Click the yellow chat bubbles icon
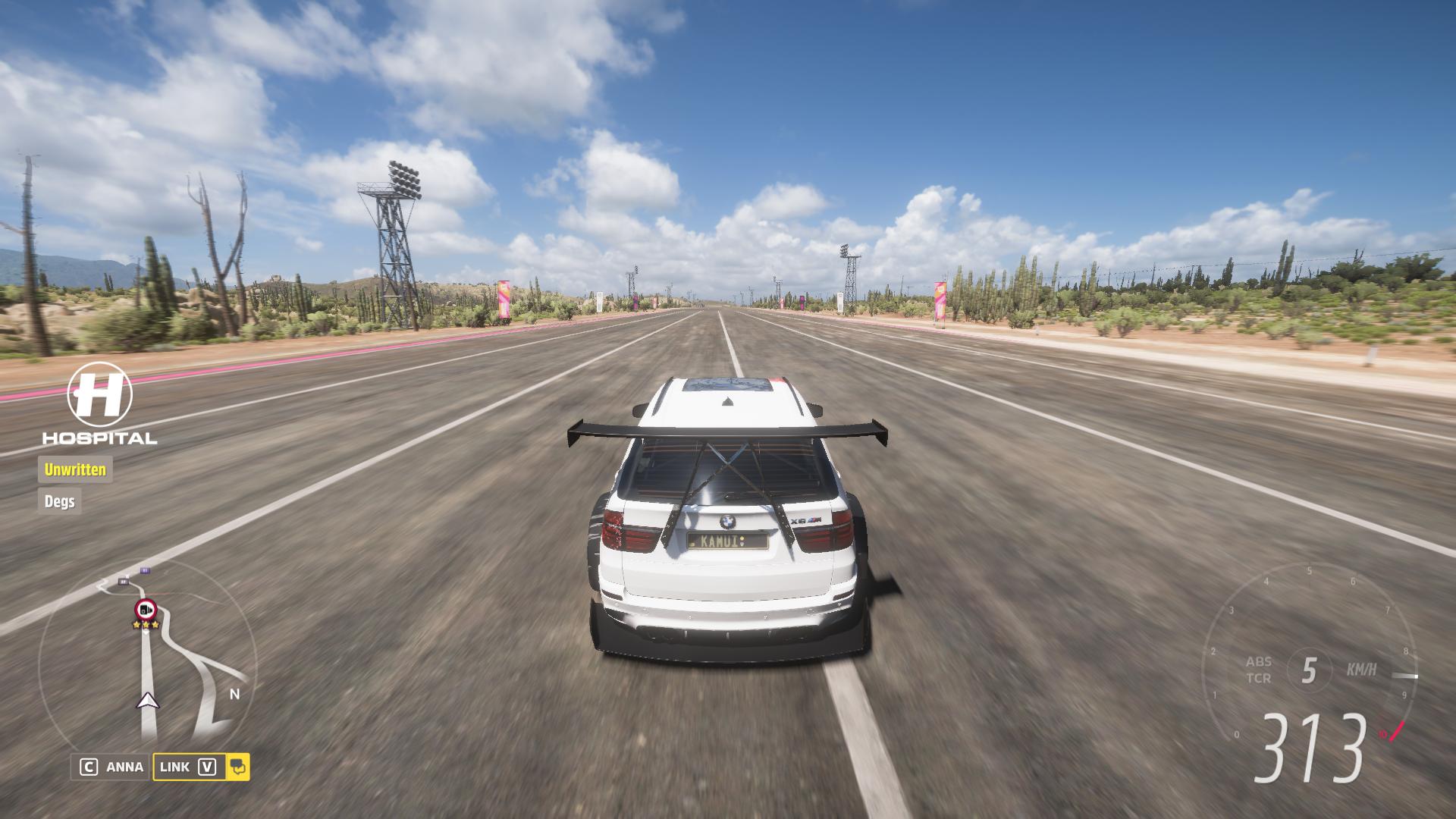Image resolution: width=1456 pixels, height=819 pixels. [238, 767]
